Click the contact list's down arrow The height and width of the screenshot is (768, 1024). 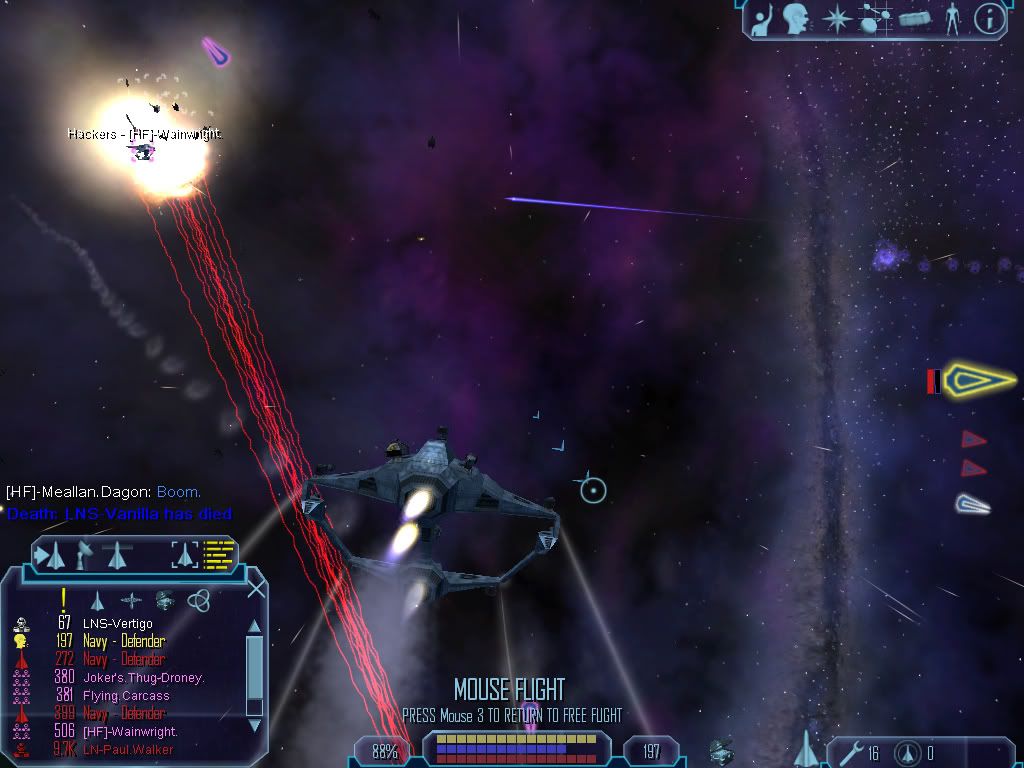point(254,726)
